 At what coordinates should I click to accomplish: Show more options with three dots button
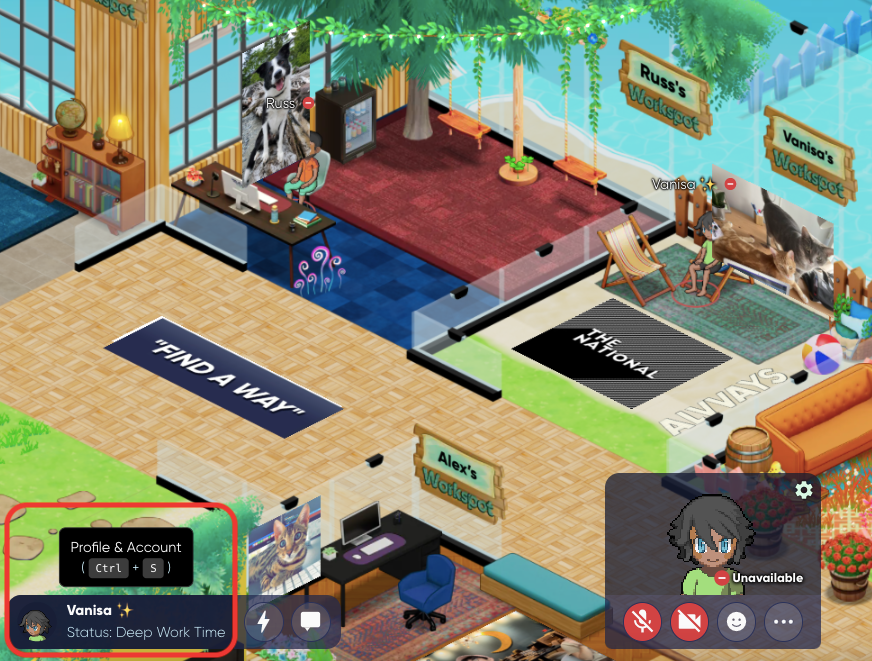click(x=783, y=622)
